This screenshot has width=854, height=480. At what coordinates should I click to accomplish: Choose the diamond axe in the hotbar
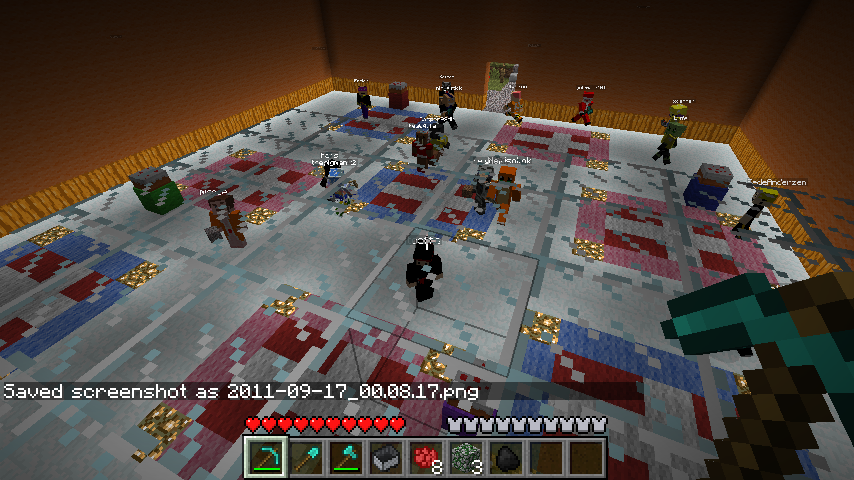346,458
